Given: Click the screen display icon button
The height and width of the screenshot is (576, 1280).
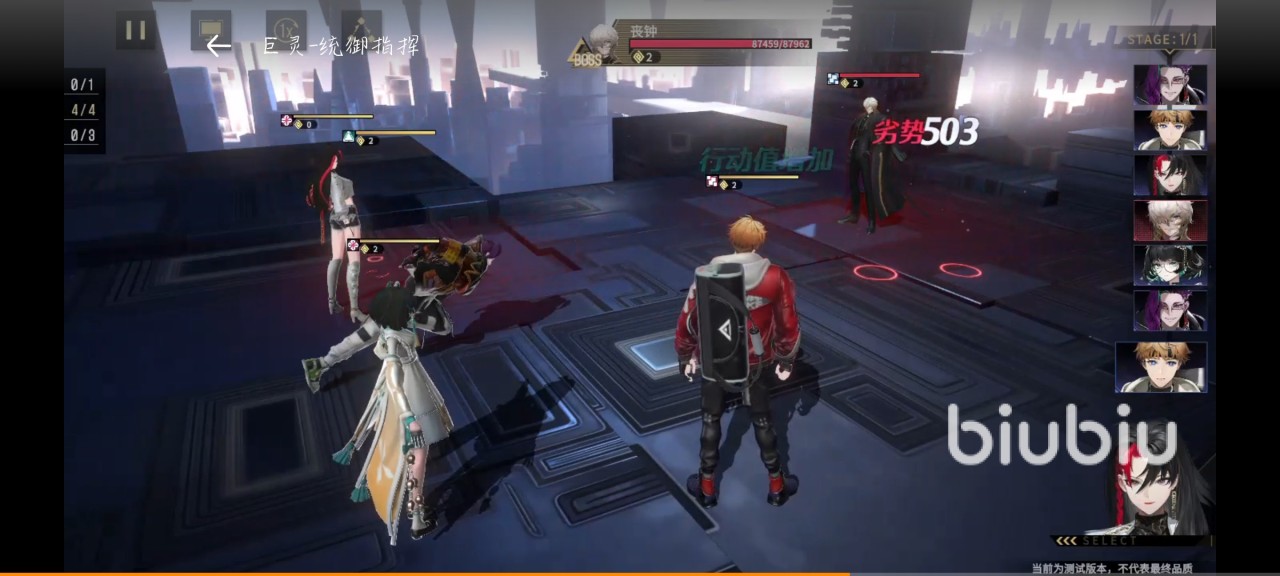Looking at the screenshot, I should click(211, 30).
